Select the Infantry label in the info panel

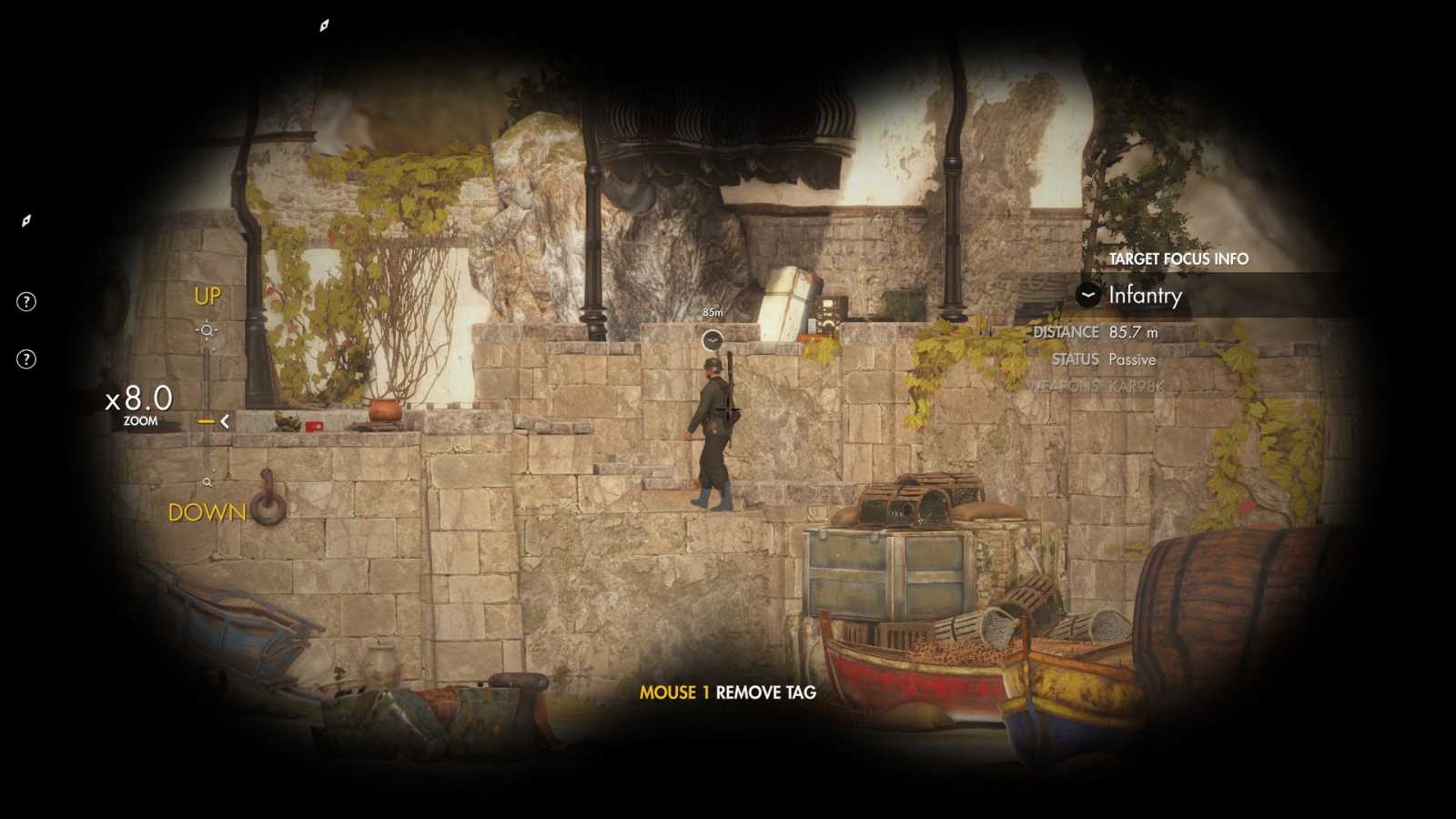[x=1146, y=296]
